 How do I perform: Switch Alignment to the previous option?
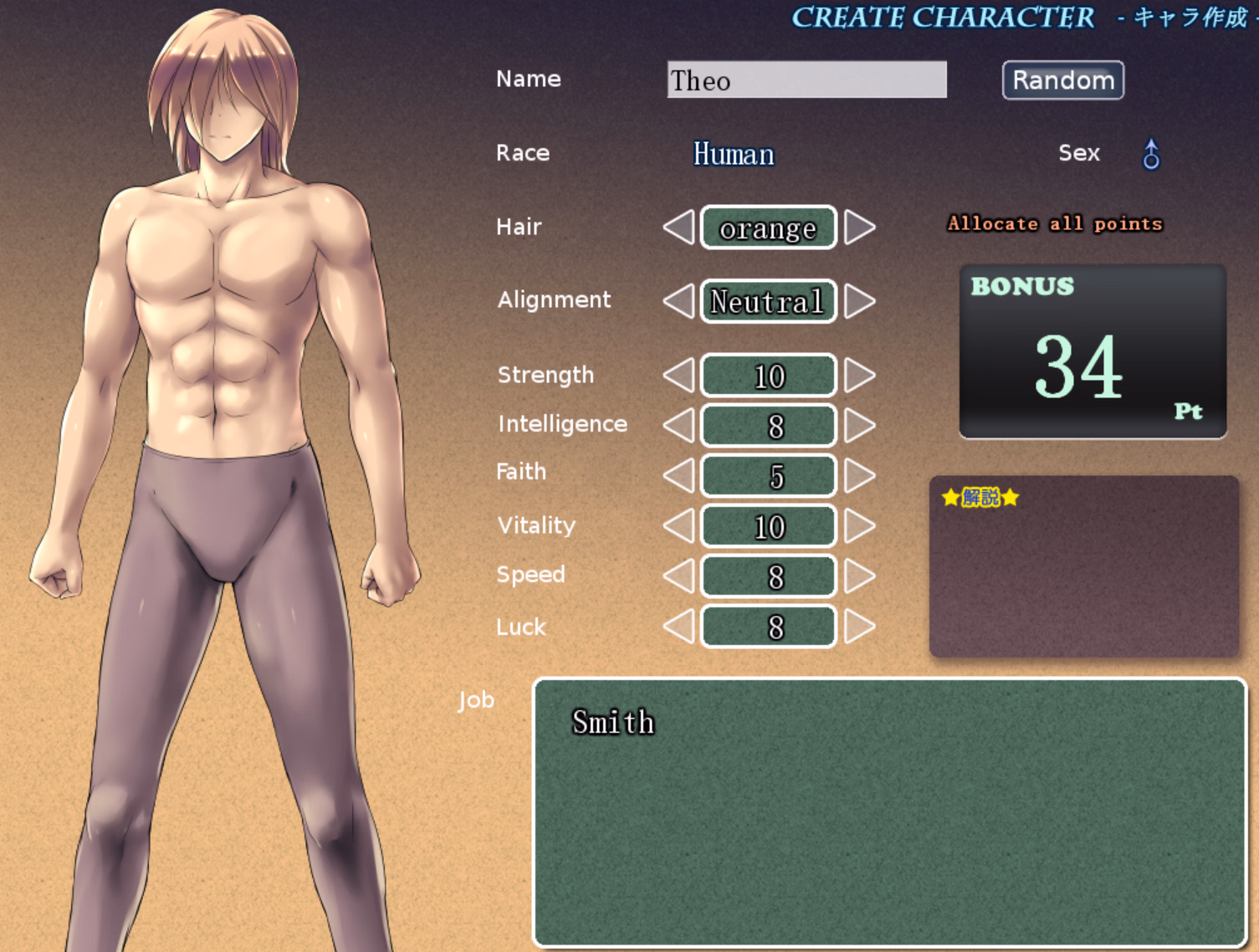678,301
